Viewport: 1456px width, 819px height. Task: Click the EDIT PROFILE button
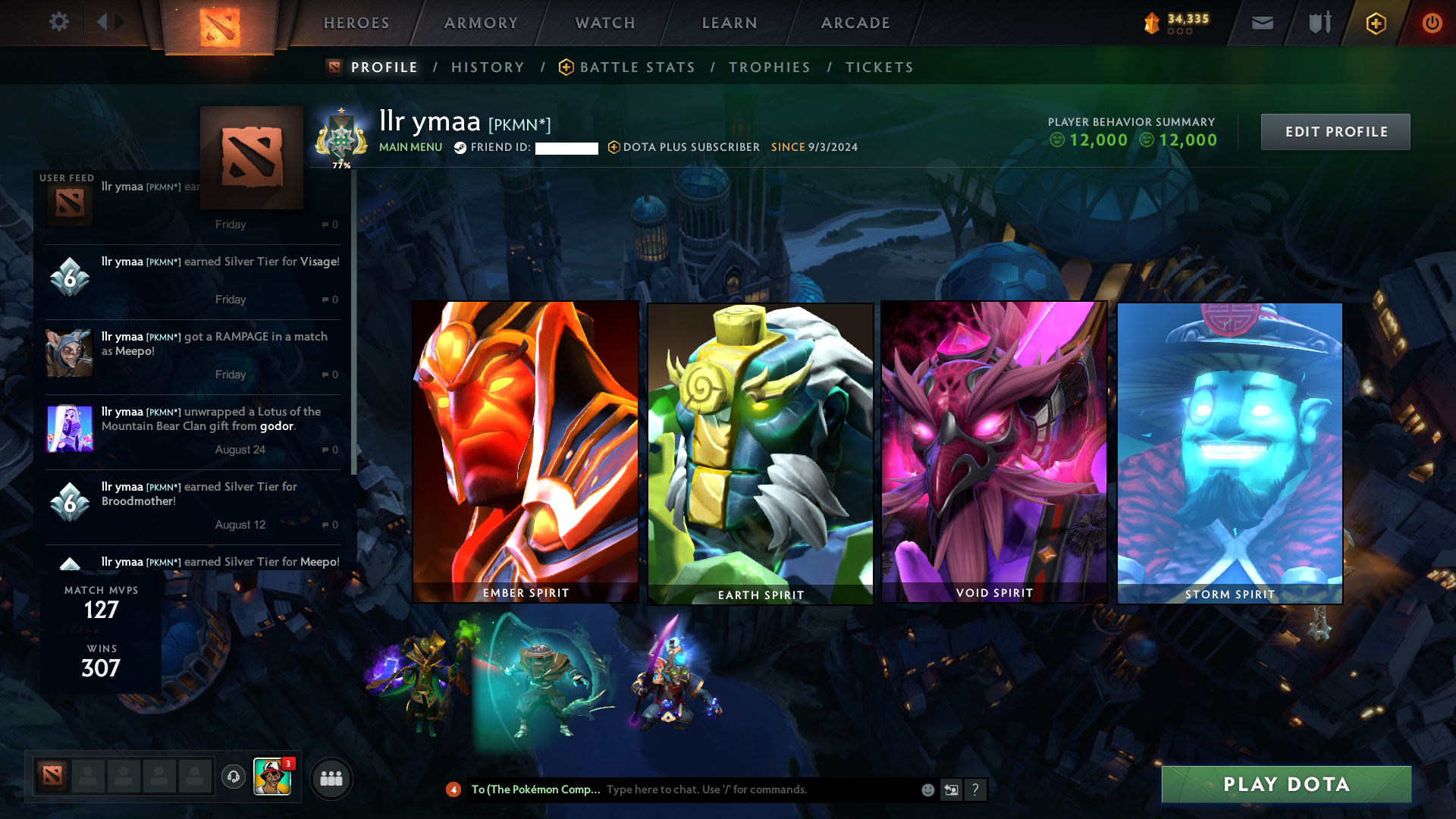[1335, 131]
